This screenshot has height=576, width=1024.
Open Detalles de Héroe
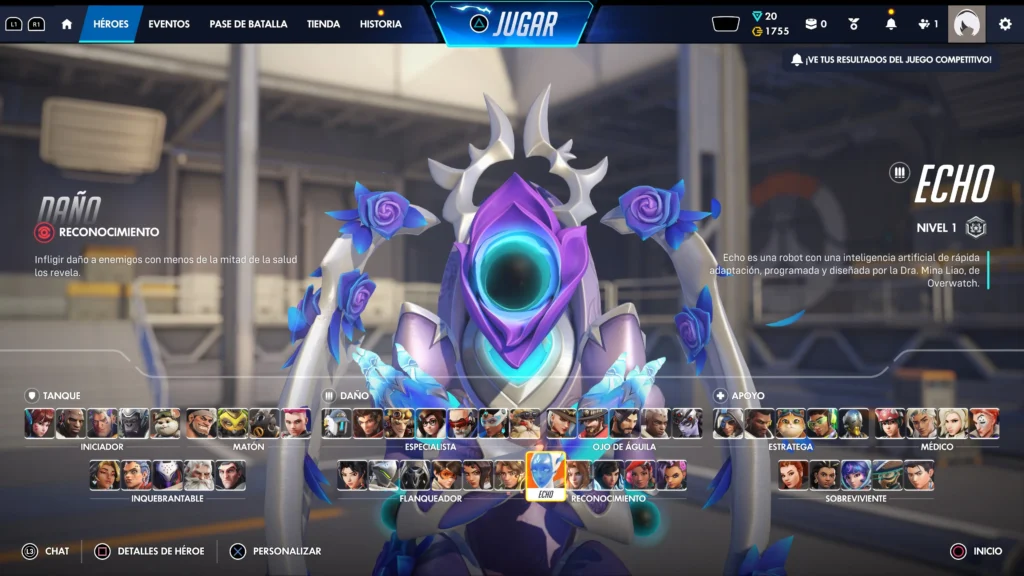[160, 551]
